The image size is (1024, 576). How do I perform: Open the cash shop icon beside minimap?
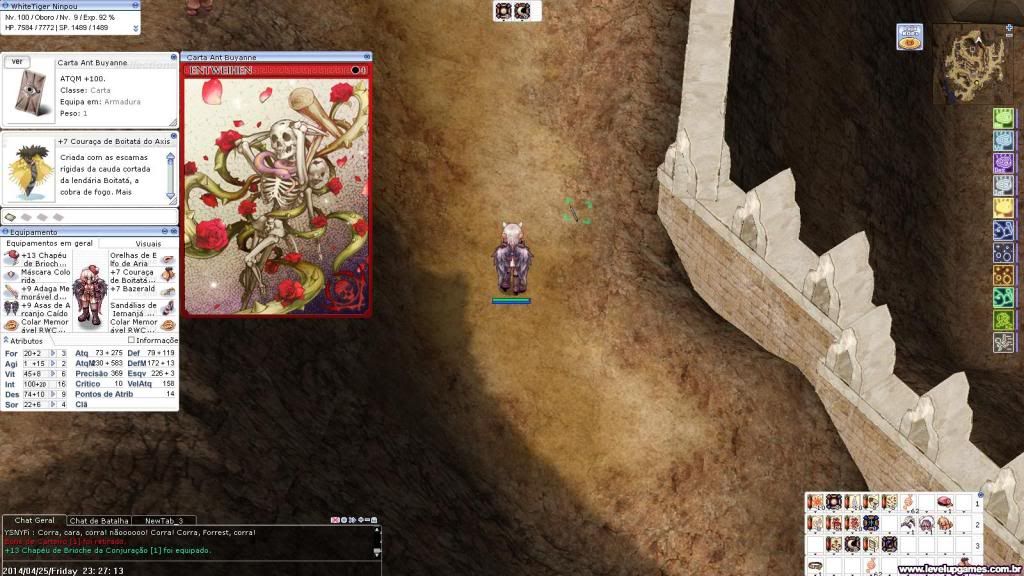pyautogui.click(x=909, y=38)
